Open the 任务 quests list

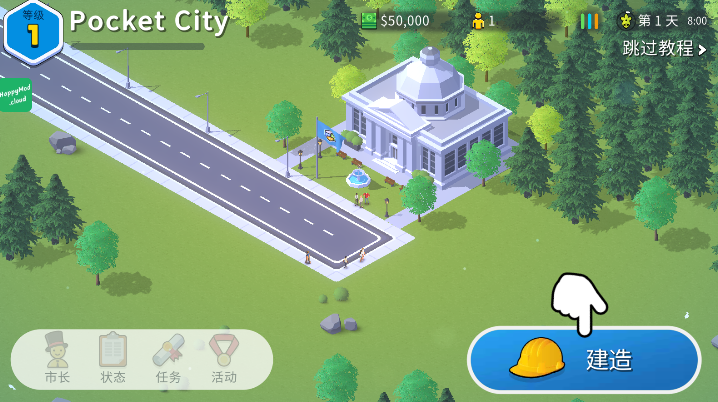168,358
